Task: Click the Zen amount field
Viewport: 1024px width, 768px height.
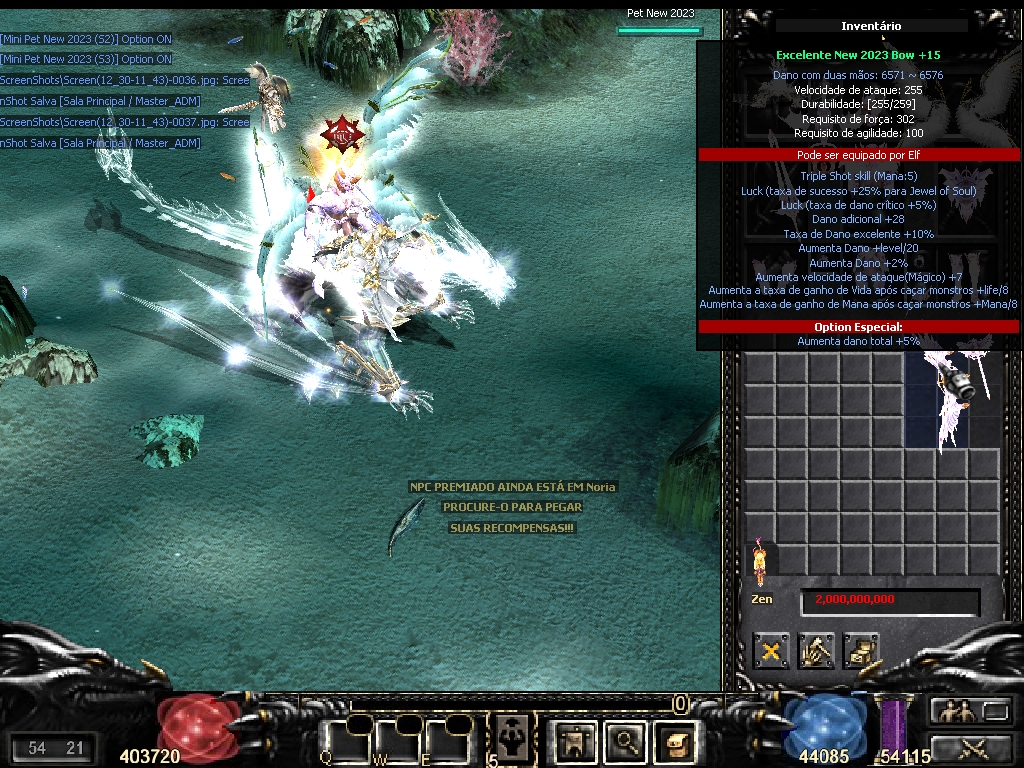Action: [889, 600]
